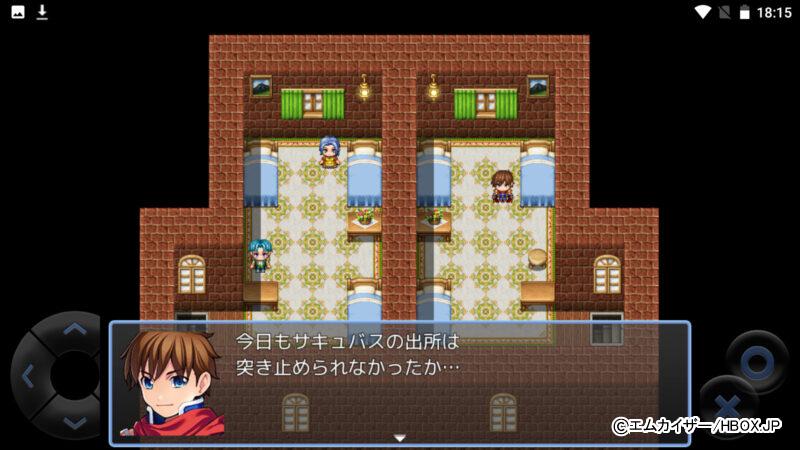The width and height of the screenshot is (800, 450).
Task: Tap the blue X cancel button
Action: click(x=728, y=405)
